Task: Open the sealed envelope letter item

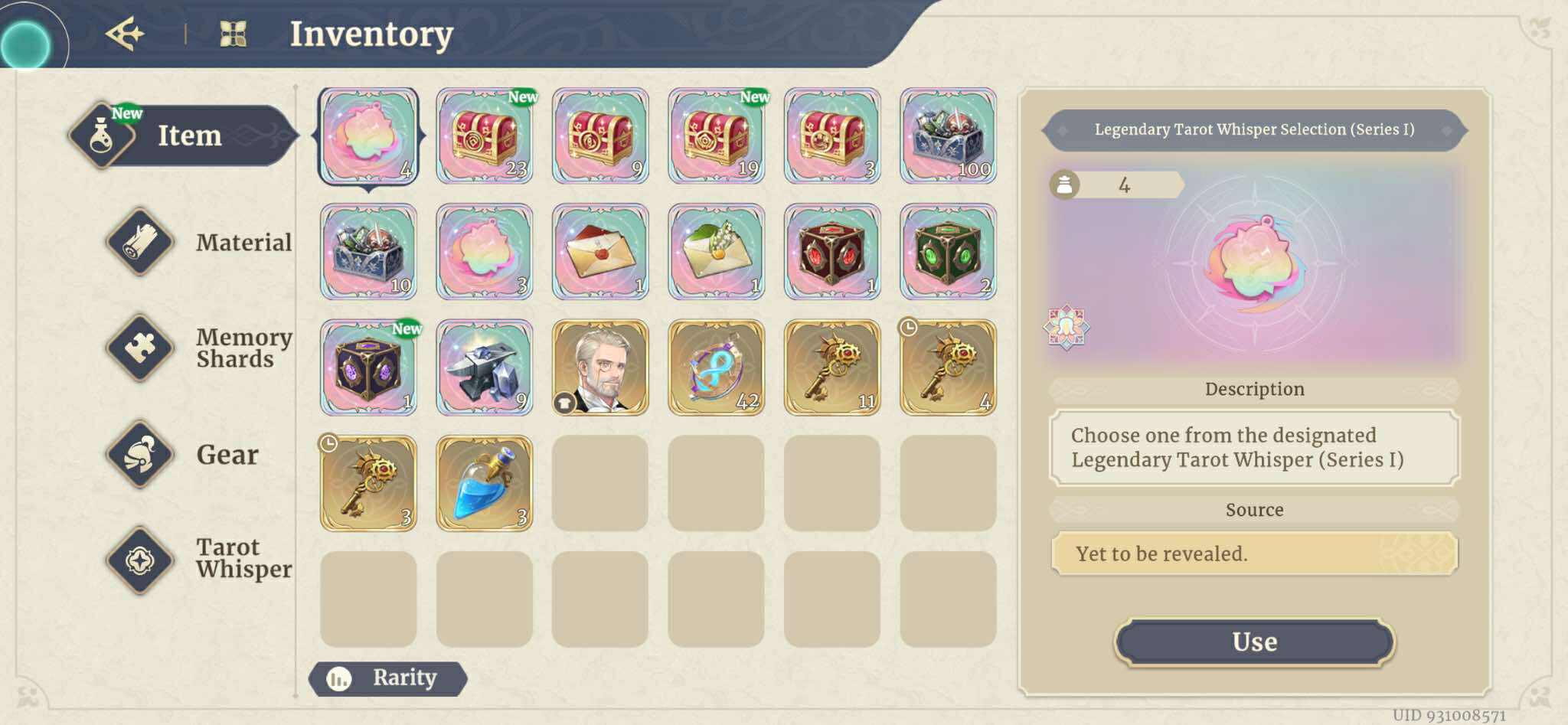Action: click(599, 252)
